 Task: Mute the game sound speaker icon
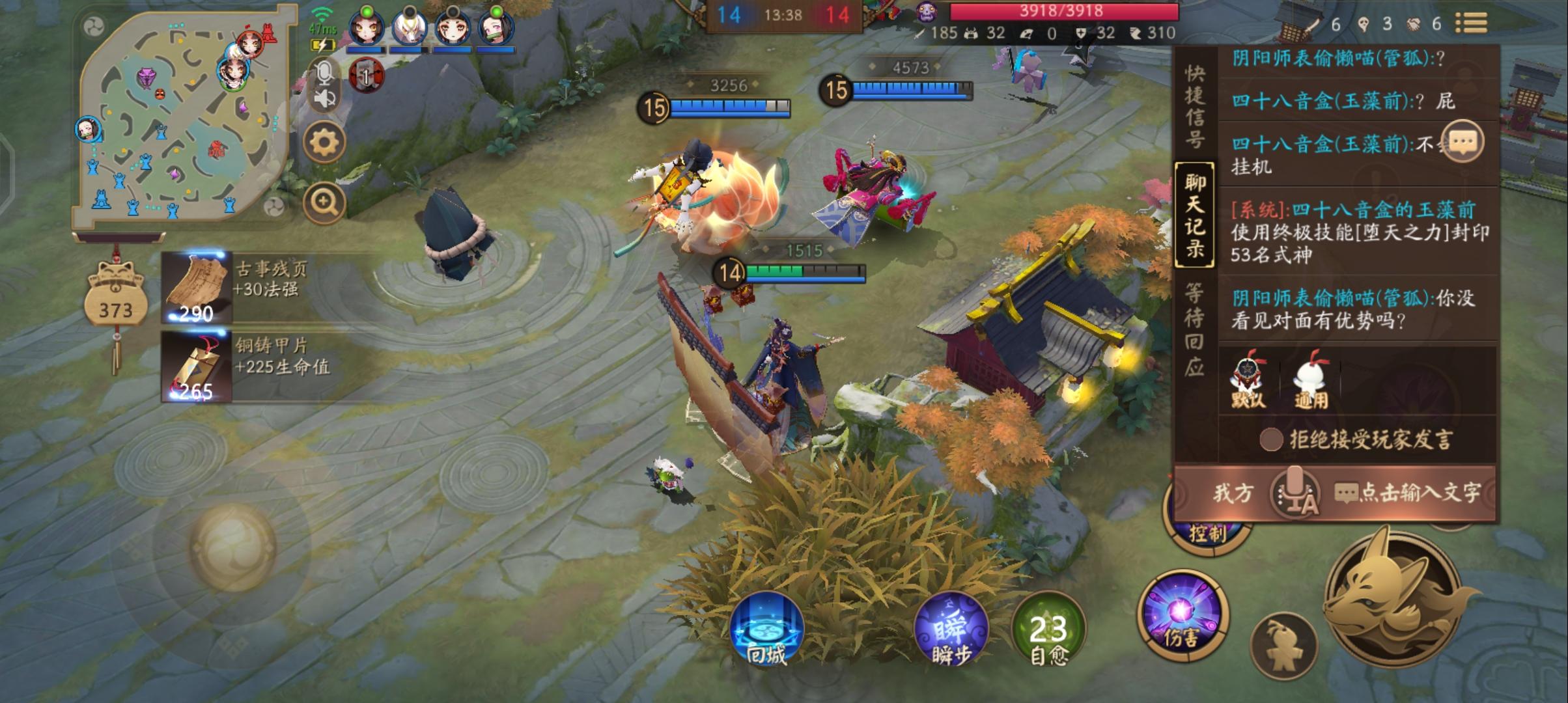(x=324, y=99)
